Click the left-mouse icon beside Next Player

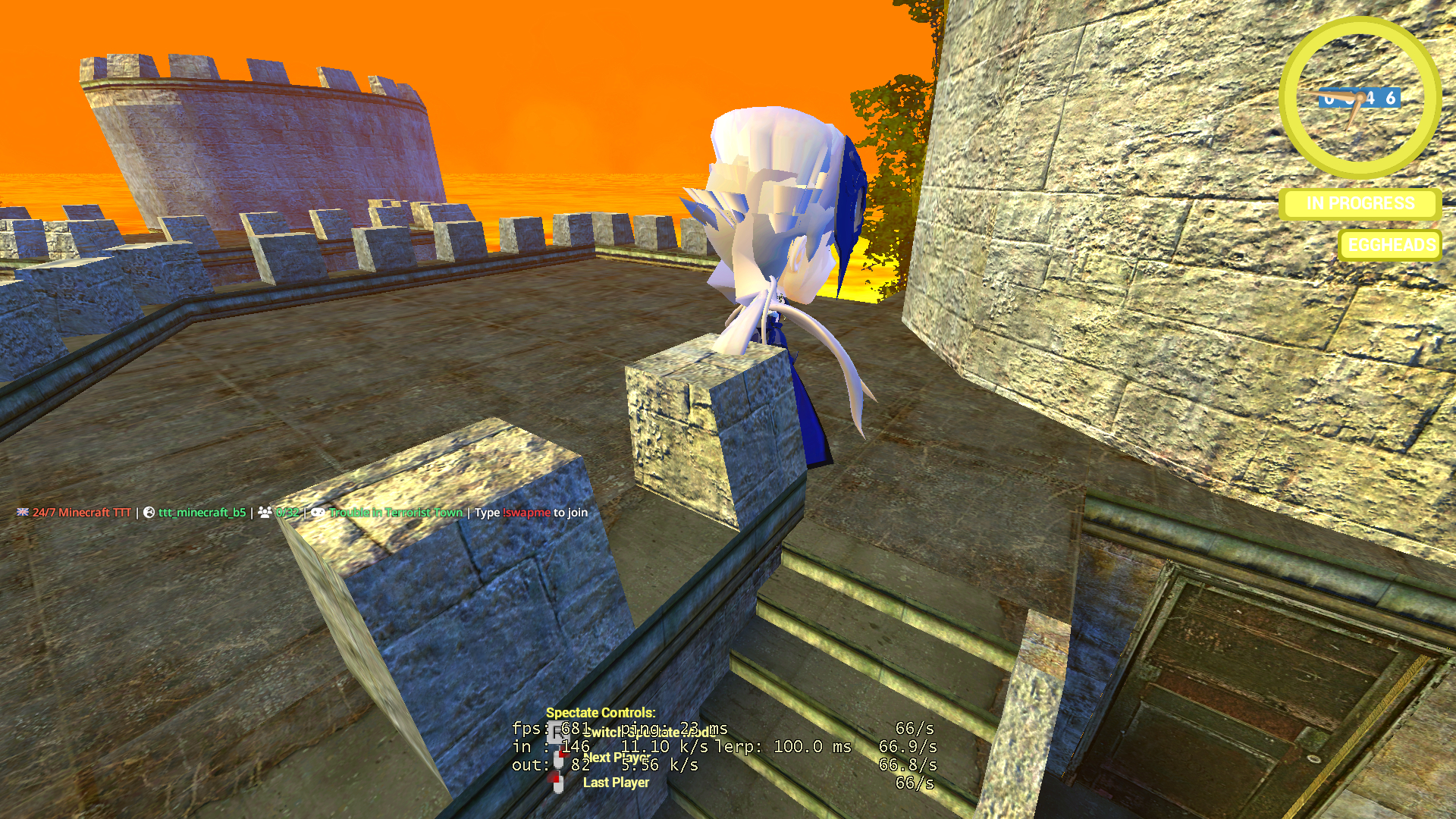[x=560, y=755]
